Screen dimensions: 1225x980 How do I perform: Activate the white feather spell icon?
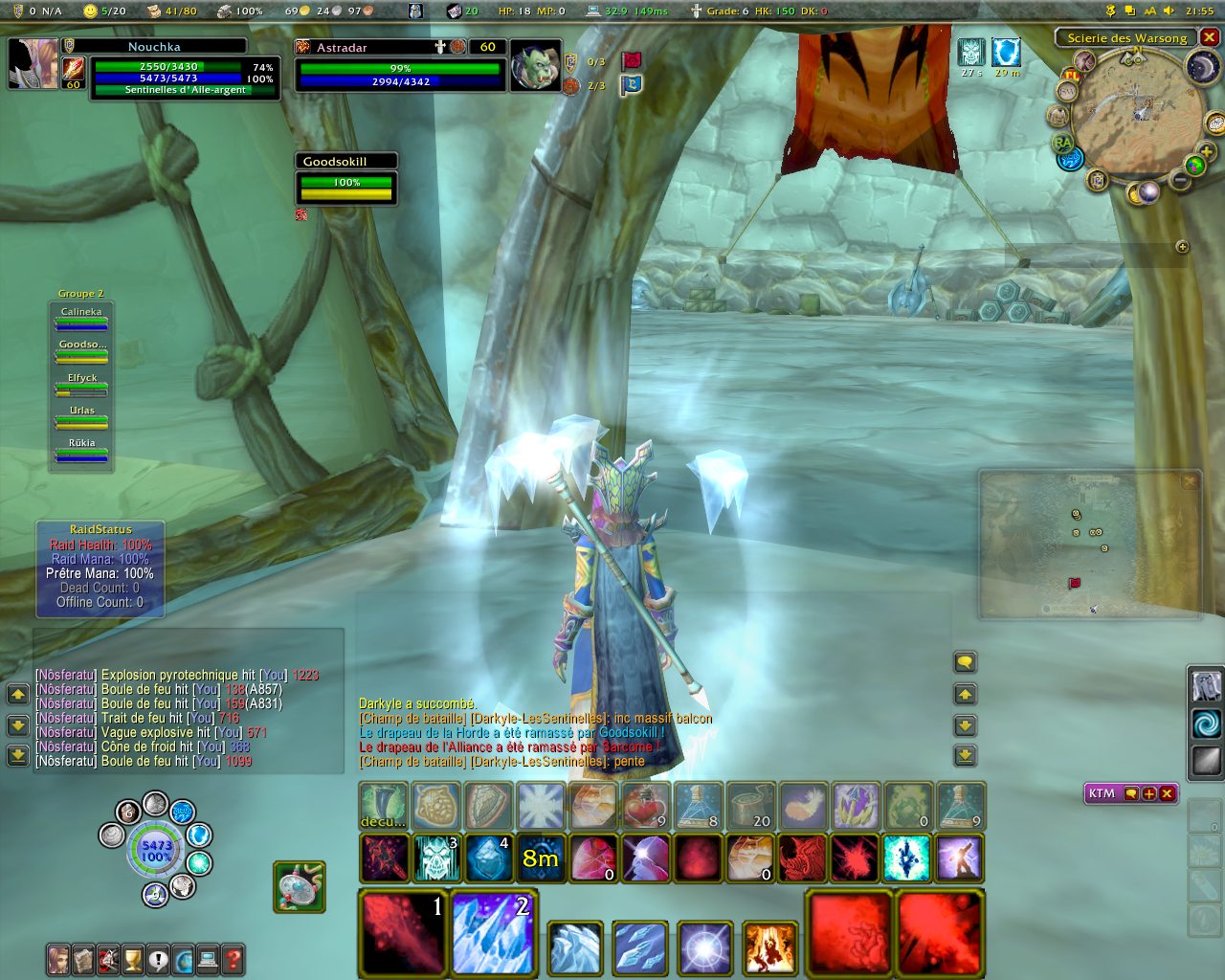802,807
